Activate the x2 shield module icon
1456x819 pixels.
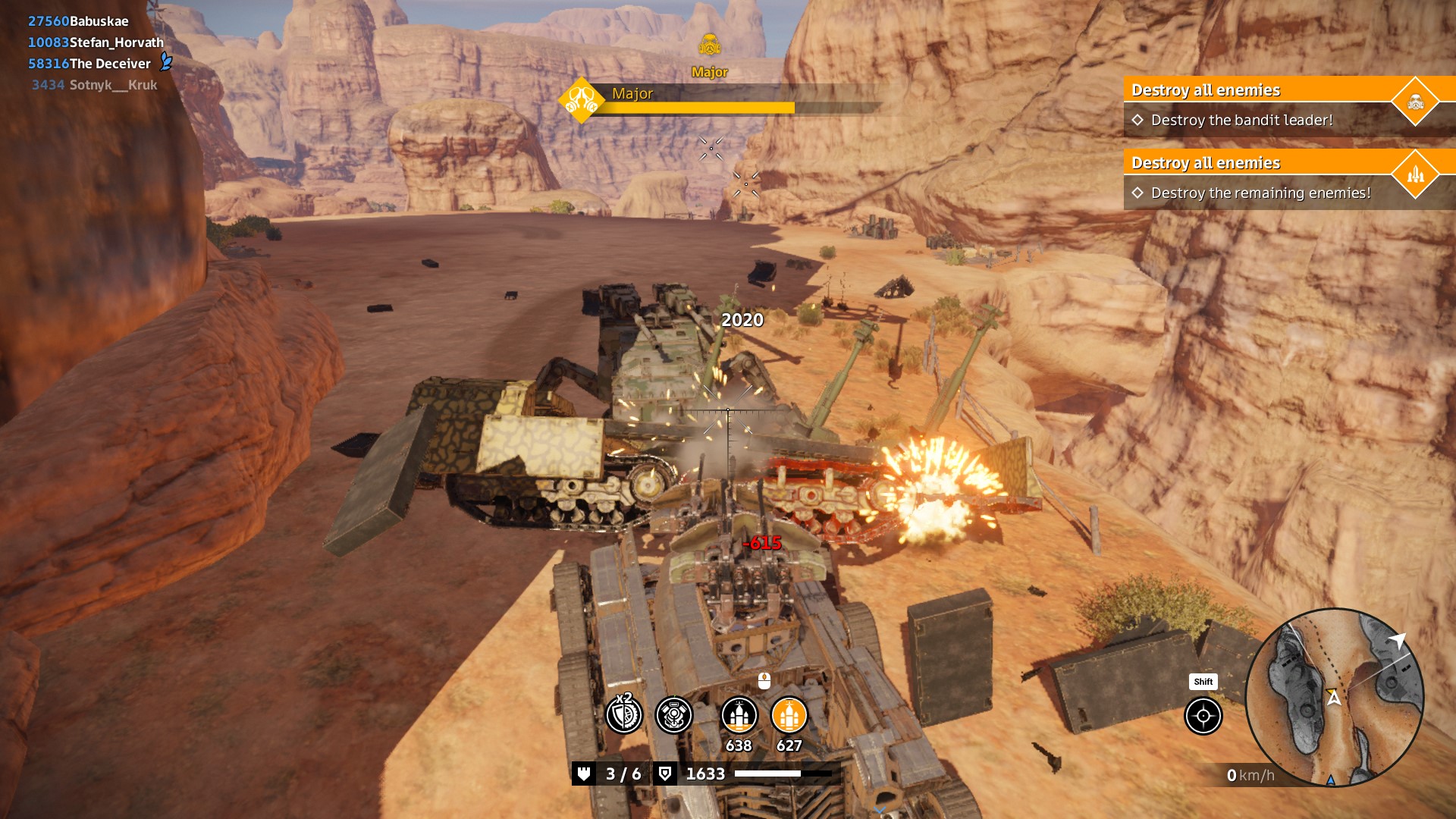coord(624,715)
